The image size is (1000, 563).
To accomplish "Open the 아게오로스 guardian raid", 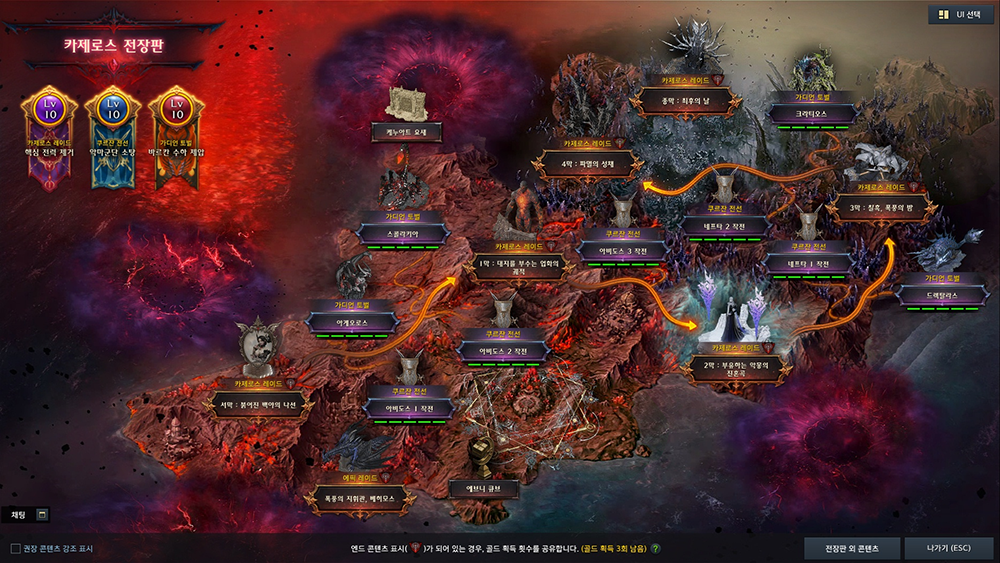I will tap(351, 321).
